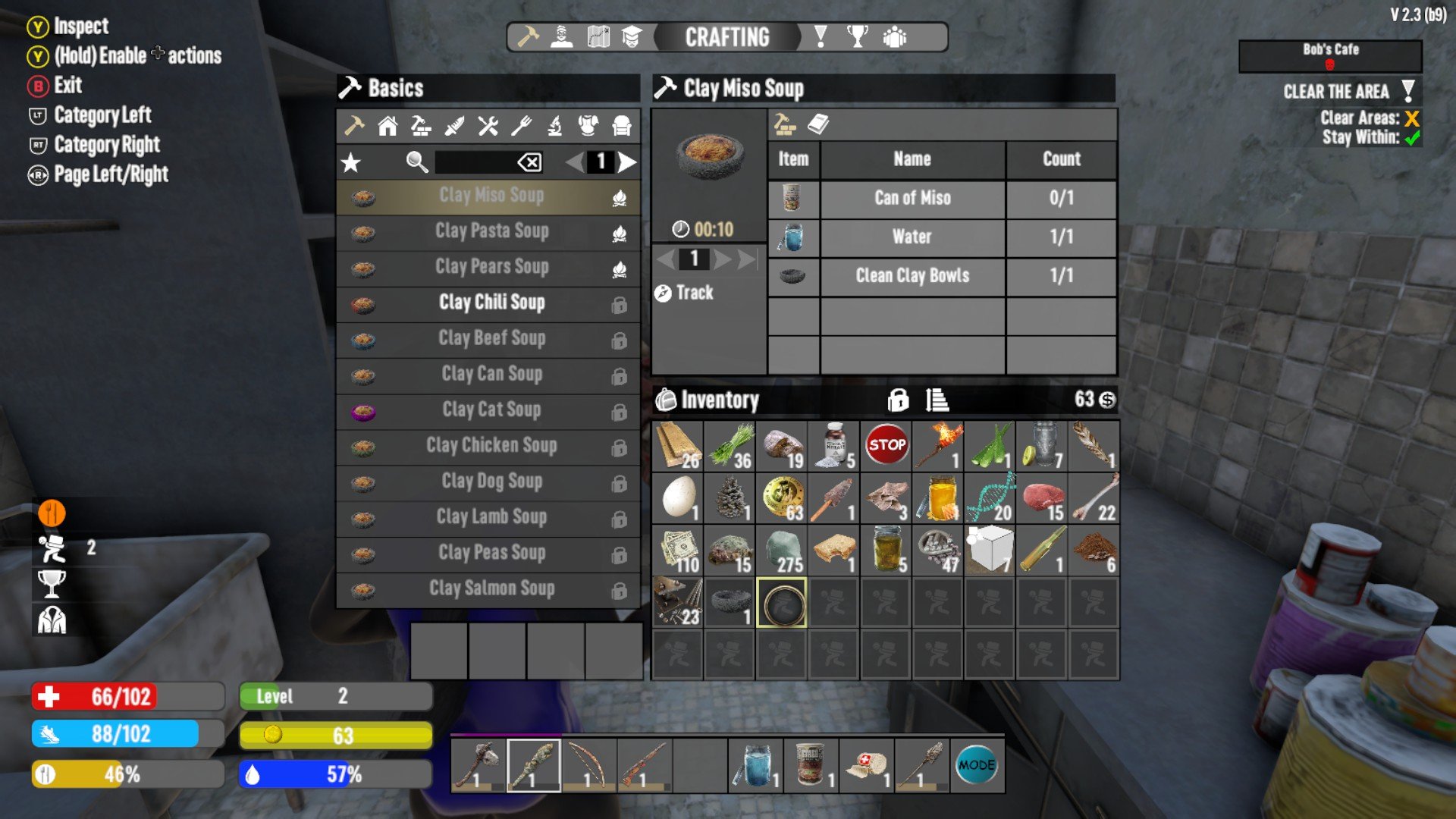The width and height of the screenshot is (1456, 819).
Task: Select the egg in inventory
Action: [678, 498]
